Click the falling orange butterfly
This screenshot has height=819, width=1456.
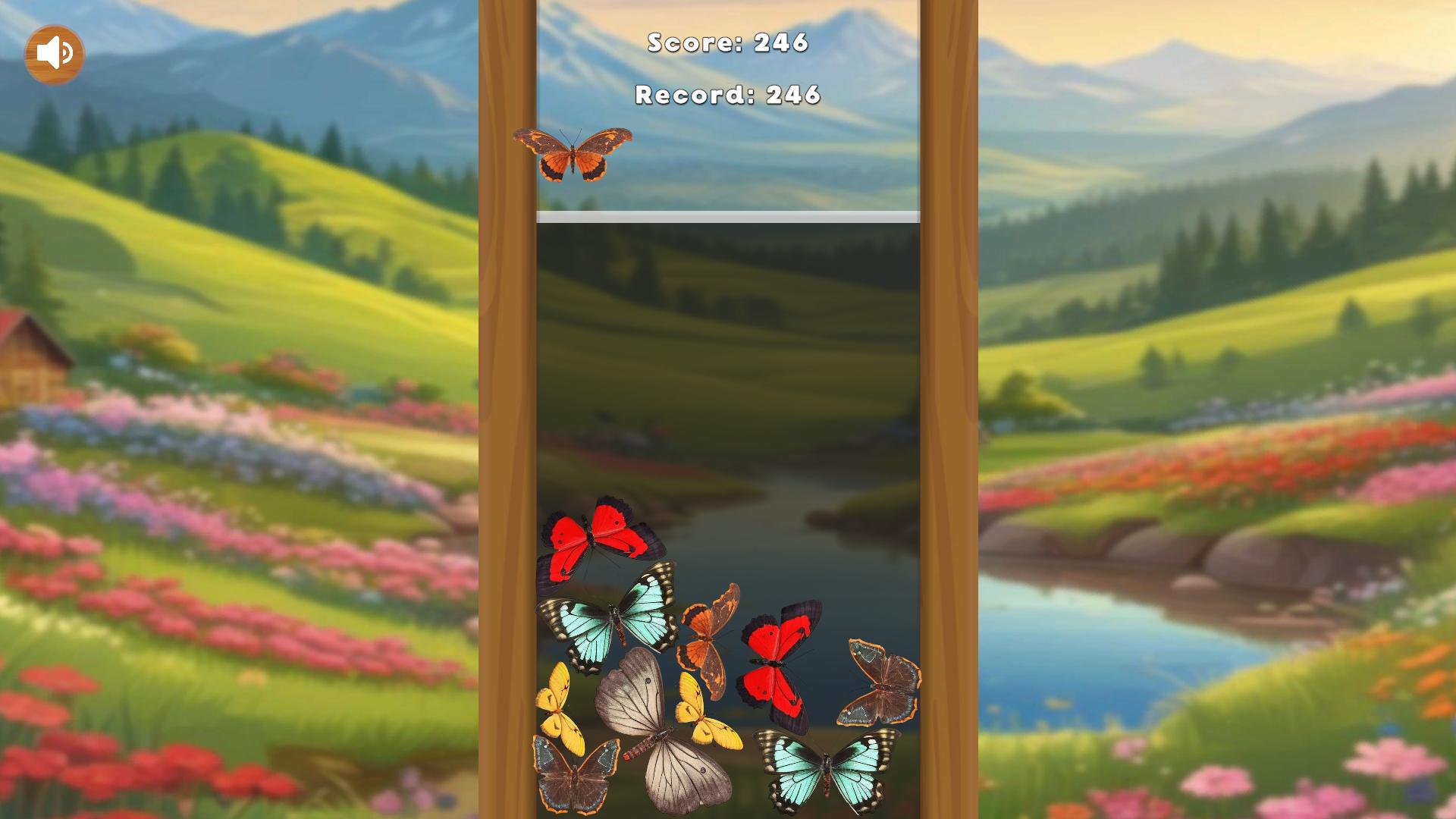tap(573, 154)
